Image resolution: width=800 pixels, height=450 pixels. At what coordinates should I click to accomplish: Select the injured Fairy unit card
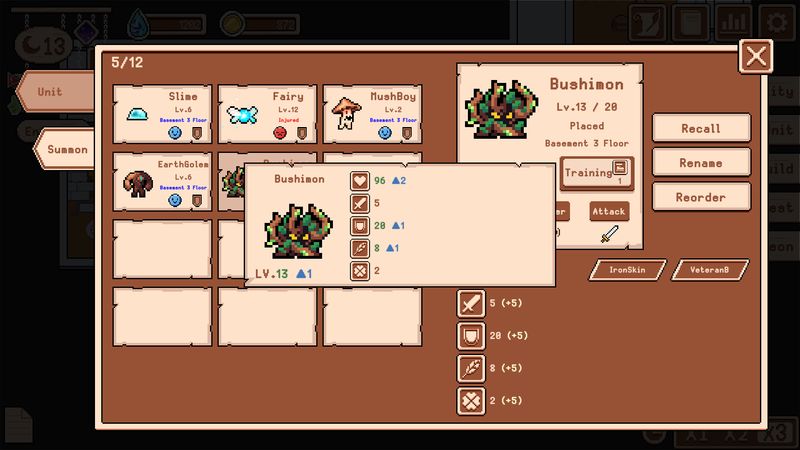coord(266,113)
